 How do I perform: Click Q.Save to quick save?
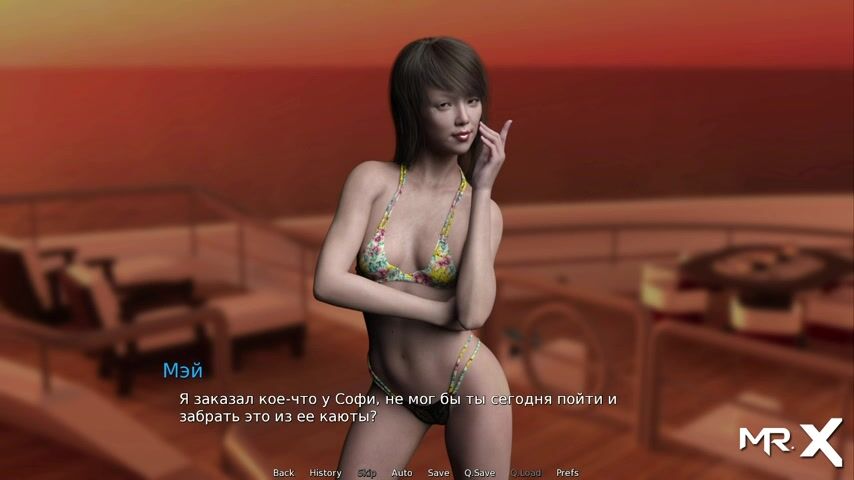tap(479, 473)
